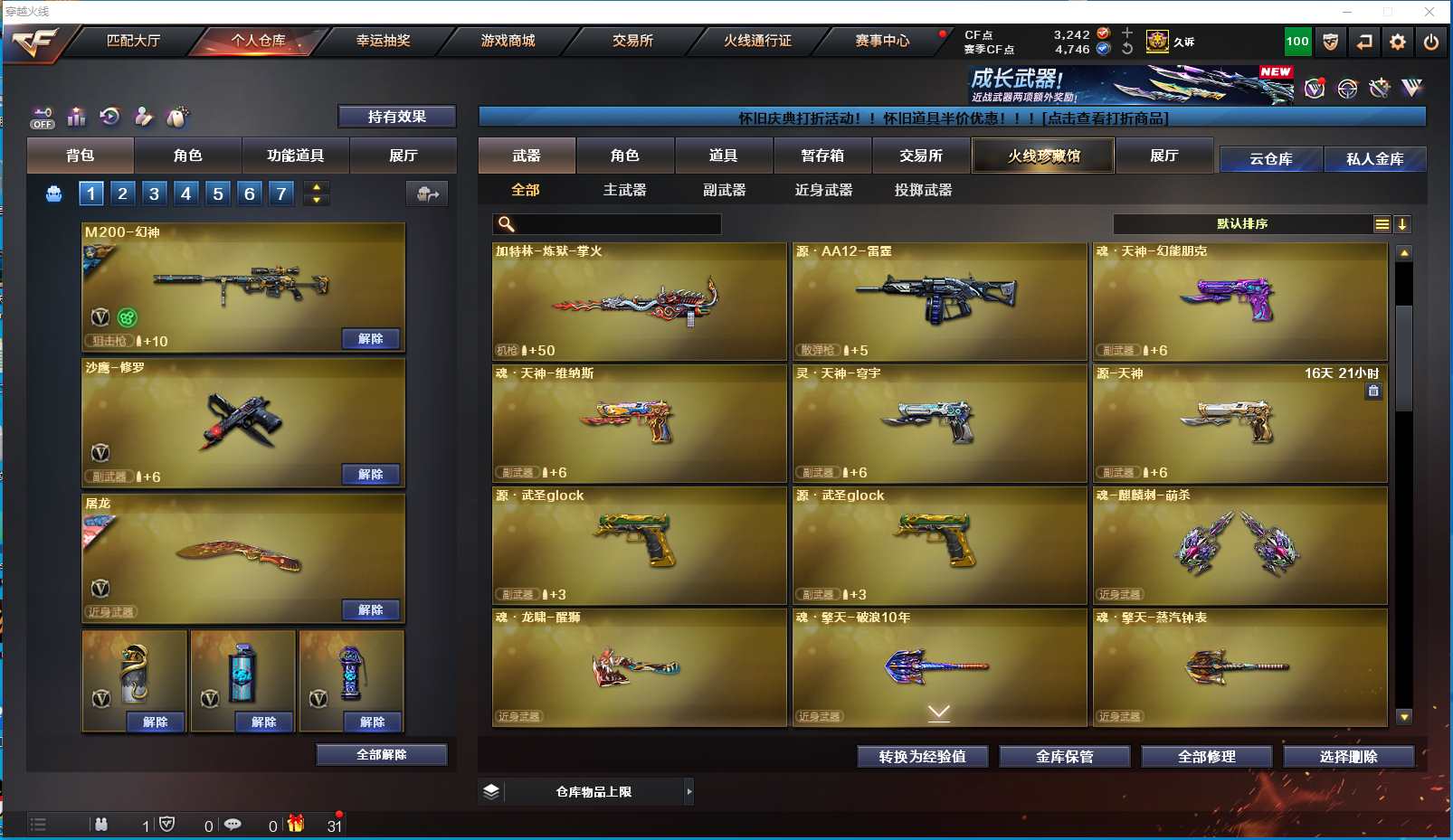
Task: Select backpack slot number 3
Action: [154, 193]
